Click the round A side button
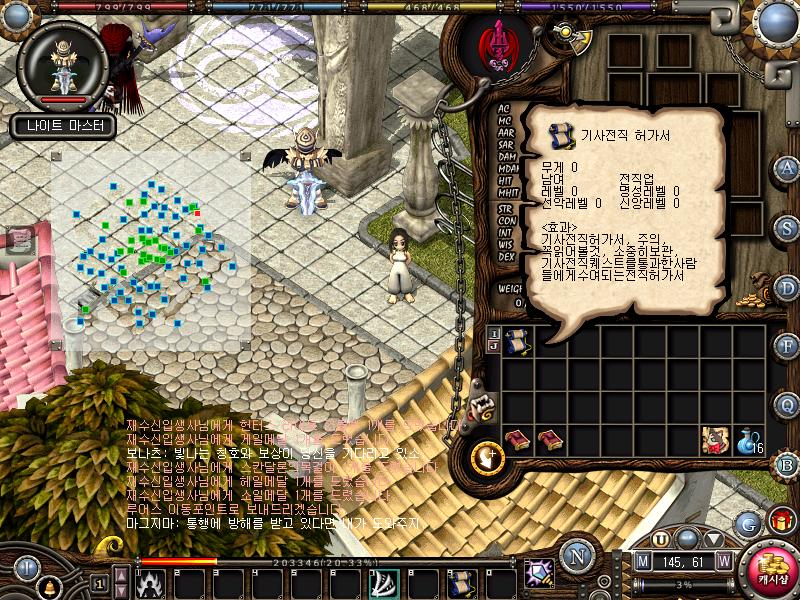 click(x=787, y=167)
